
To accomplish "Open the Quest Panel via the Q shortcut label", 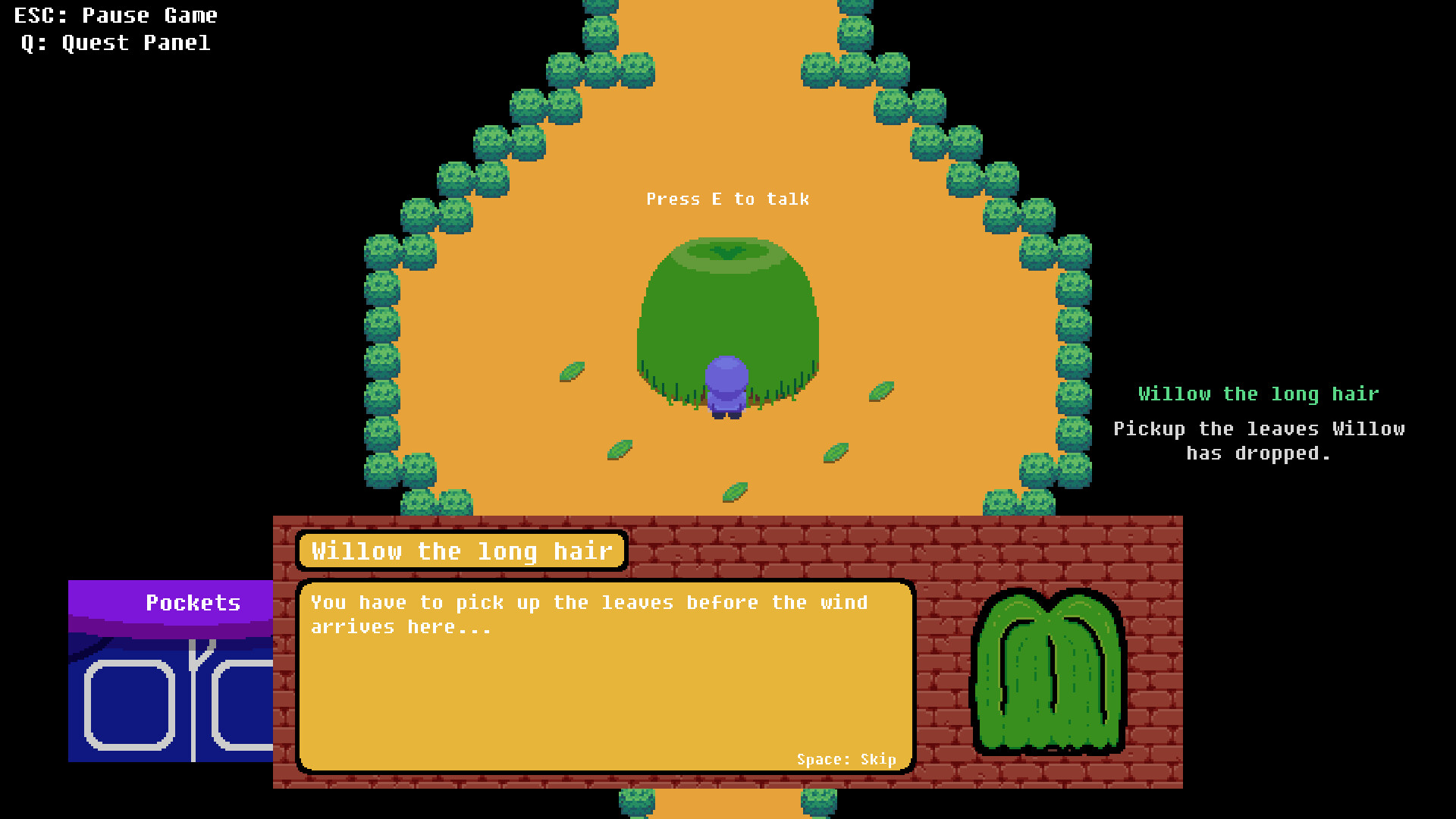I will [x=114, y=42].
